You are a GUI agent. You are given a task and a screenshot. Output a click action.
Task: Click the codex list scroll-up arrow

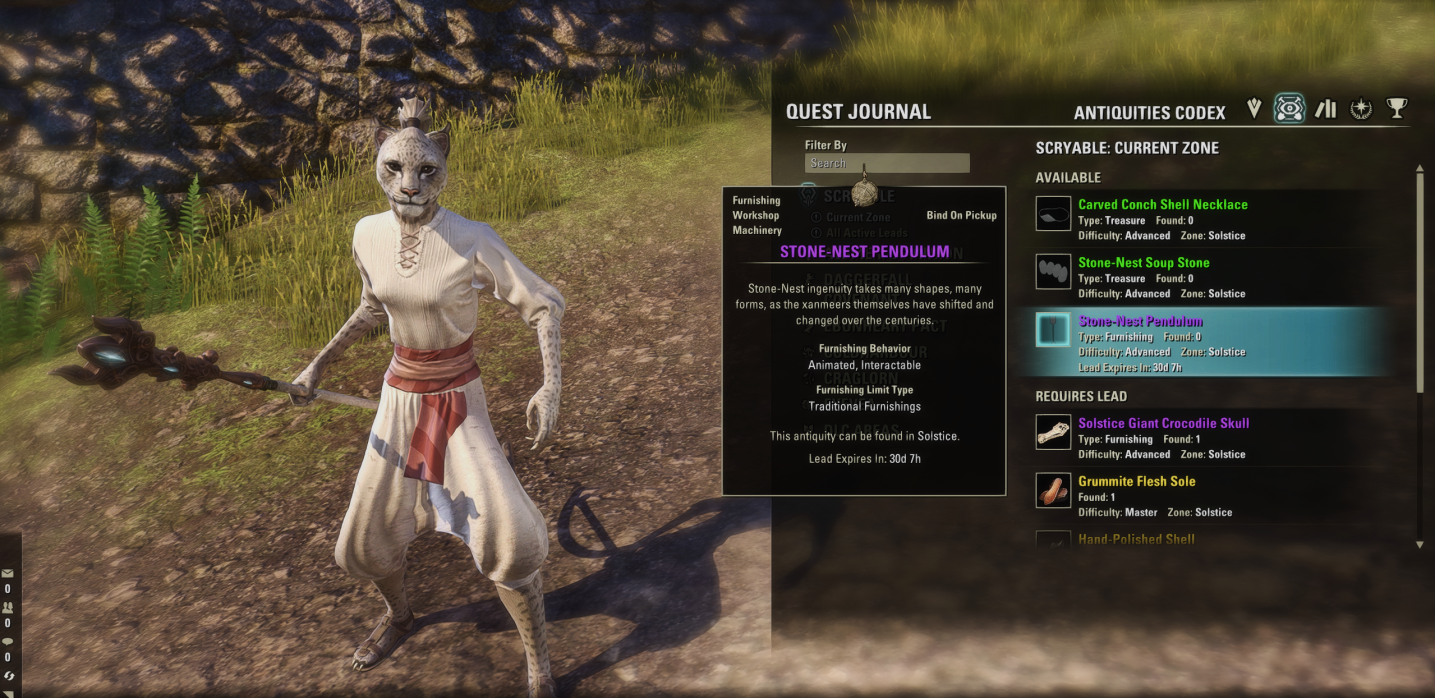[1420, 170]
